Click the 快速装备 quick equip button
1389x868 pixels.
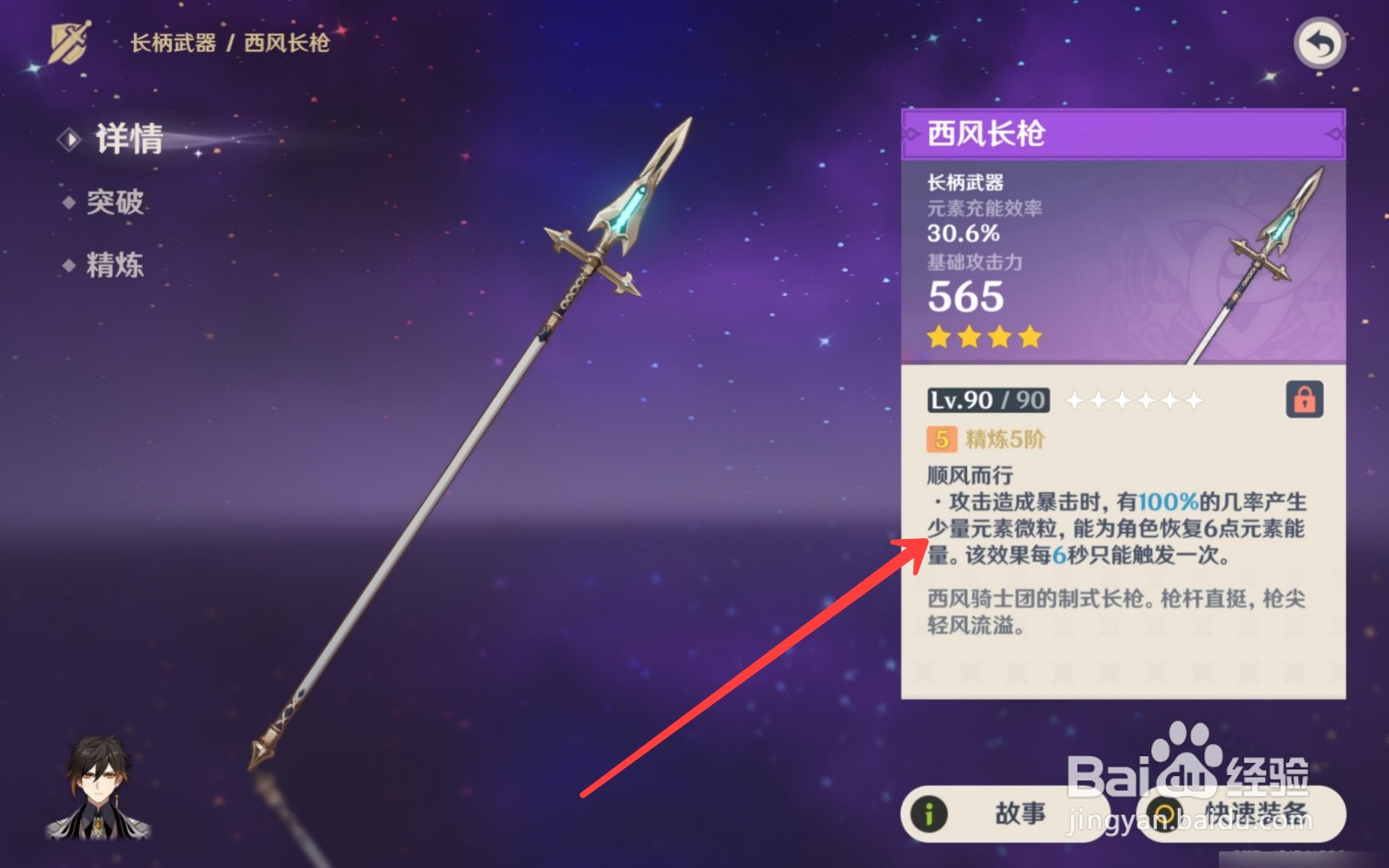1241,813
